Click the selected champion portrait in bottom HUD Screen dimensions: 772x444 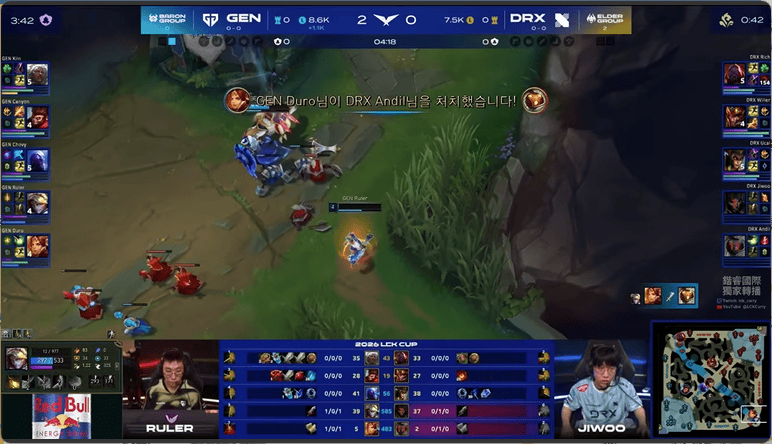pyautogui.click(x=17, y=359)
